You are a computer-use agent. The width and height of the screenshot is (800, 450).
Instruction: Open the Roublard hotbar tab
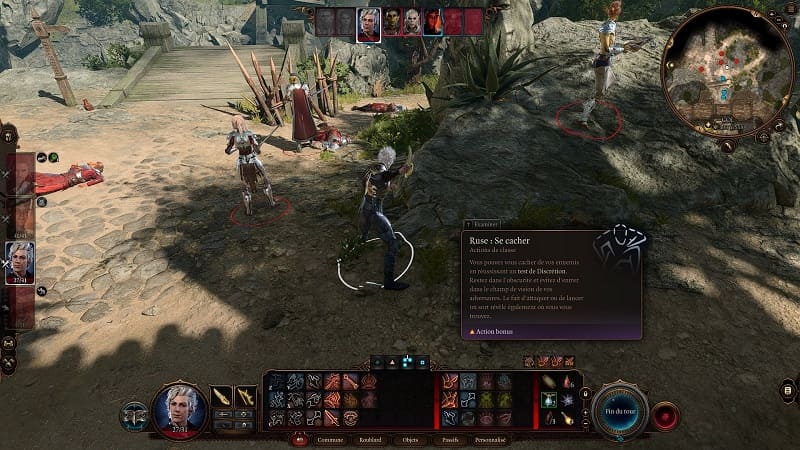(x=369, y=439)
